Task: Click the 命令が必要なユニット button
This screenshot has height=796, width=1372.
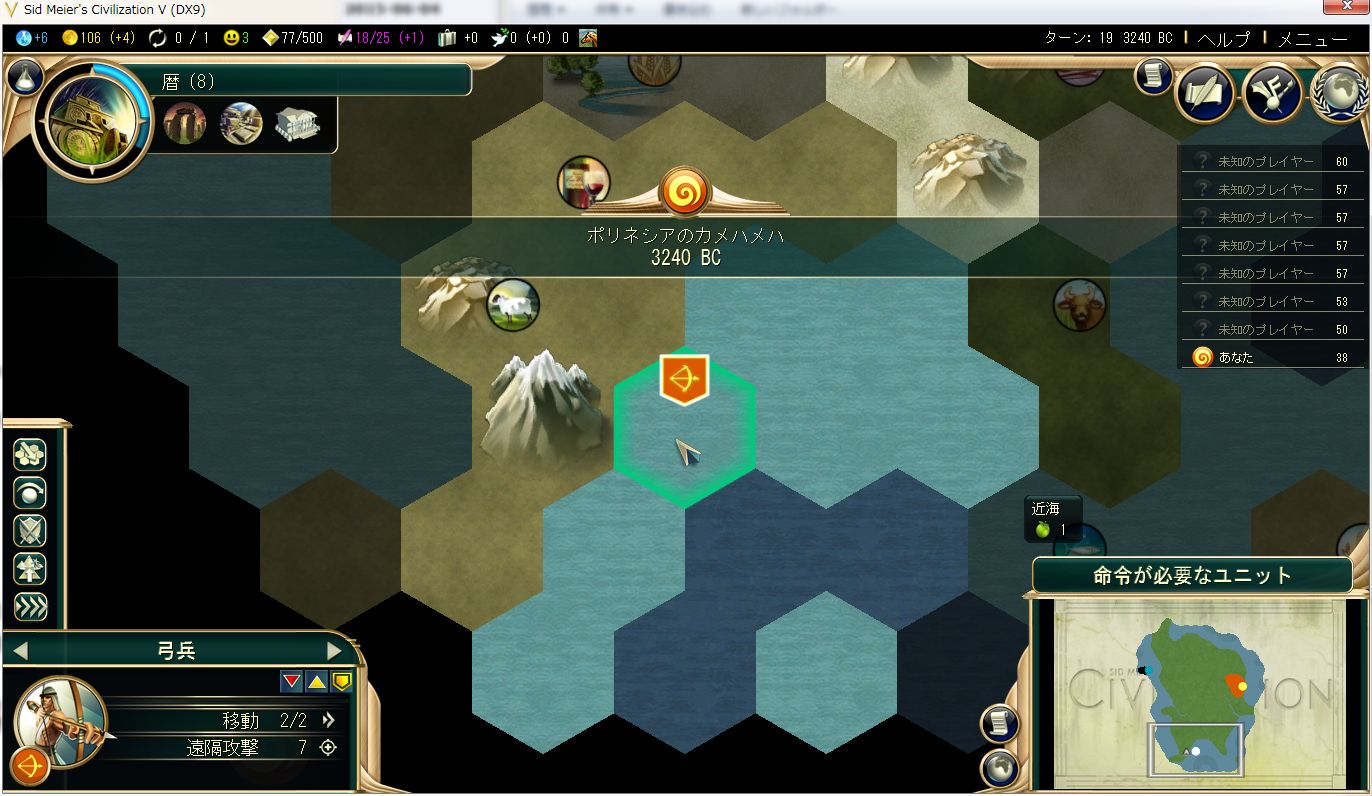Action: tap(1192, 576)
